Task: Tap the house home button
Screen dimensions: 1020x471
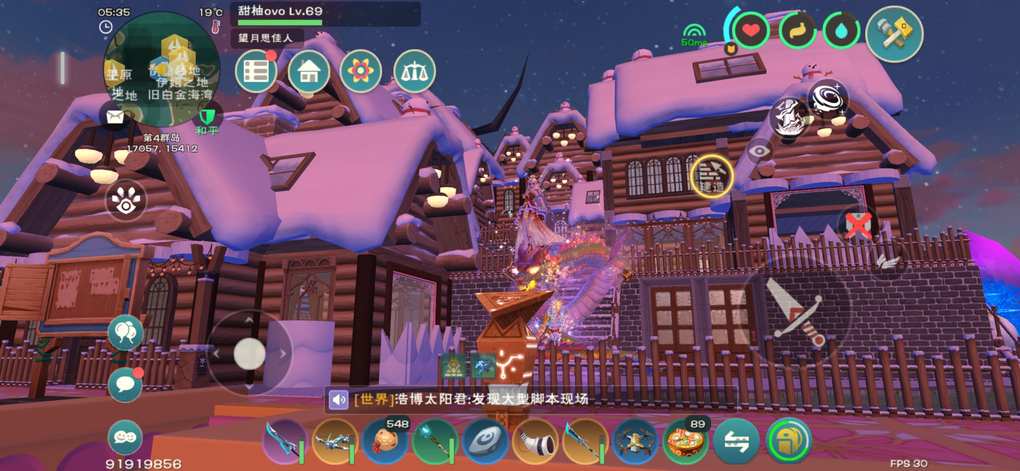Action: (308, 71)
